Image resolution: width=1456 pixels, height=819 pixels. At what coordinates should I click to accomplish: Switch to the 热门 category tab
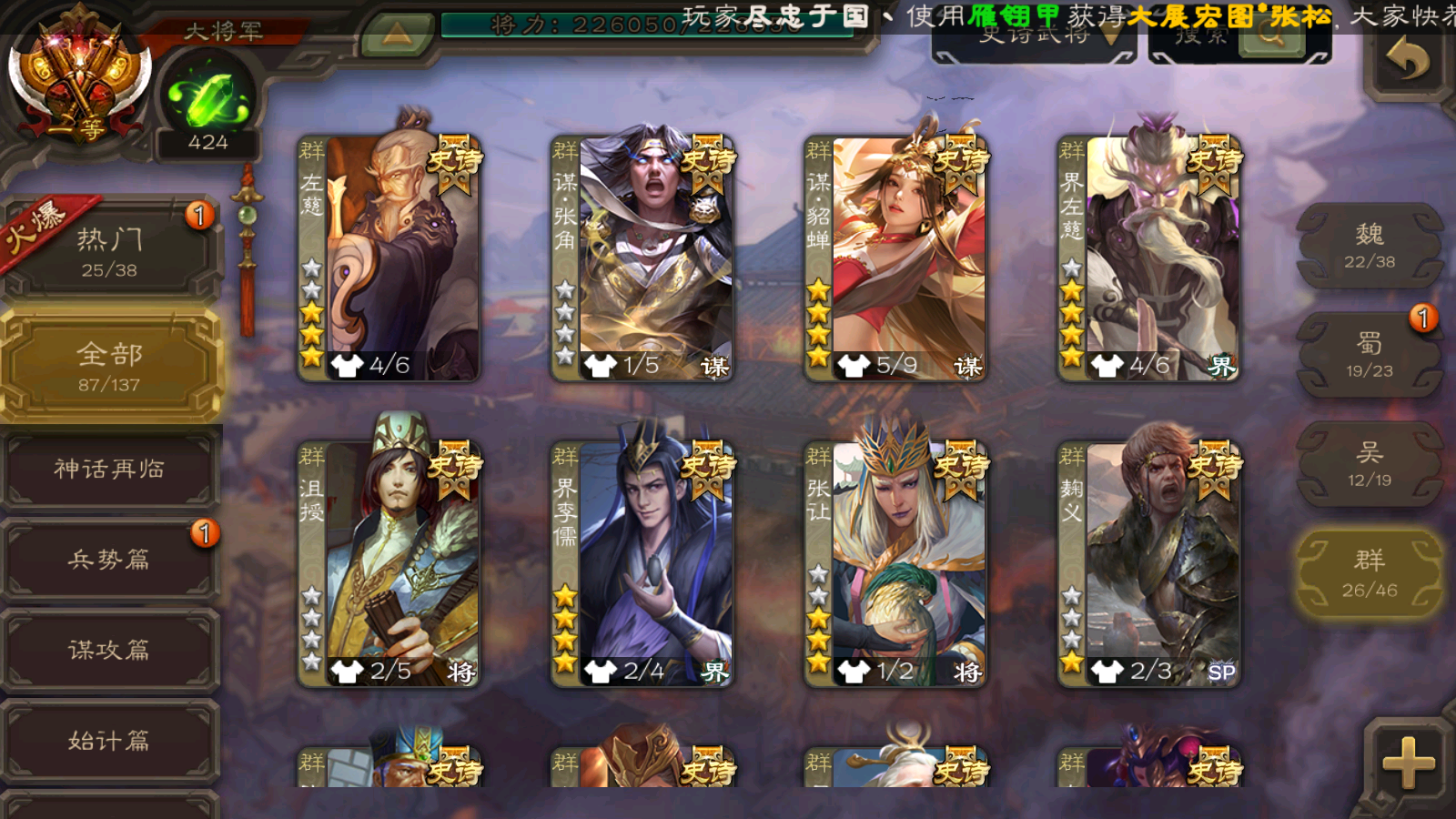coord(109,251)
